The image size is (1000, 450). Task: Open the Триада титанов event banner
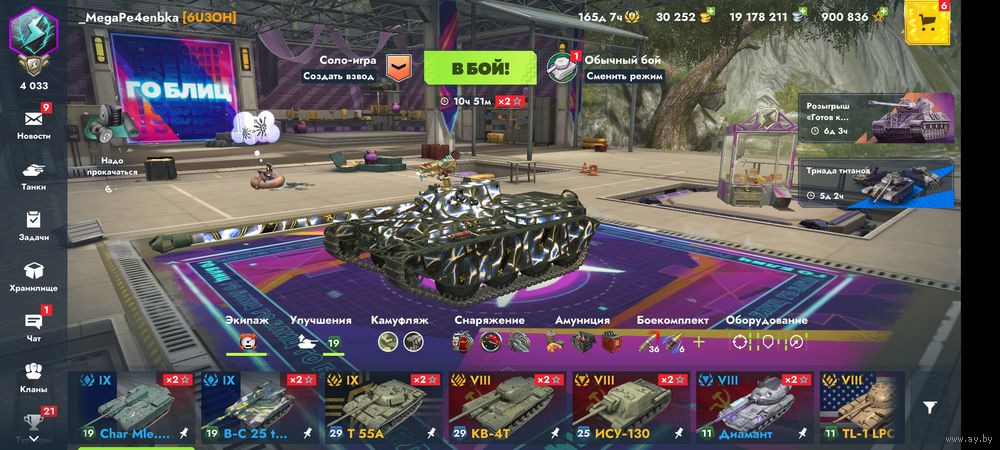(876, 182)
